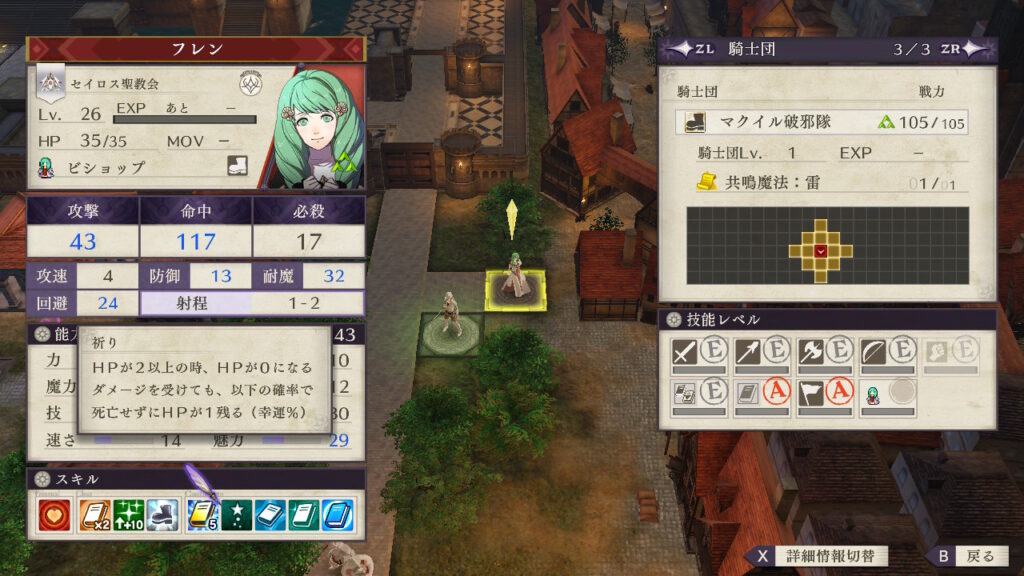Screen dimensions: 1024x576
Task: Click the sword skill level box
Action: tap(697, 353)
